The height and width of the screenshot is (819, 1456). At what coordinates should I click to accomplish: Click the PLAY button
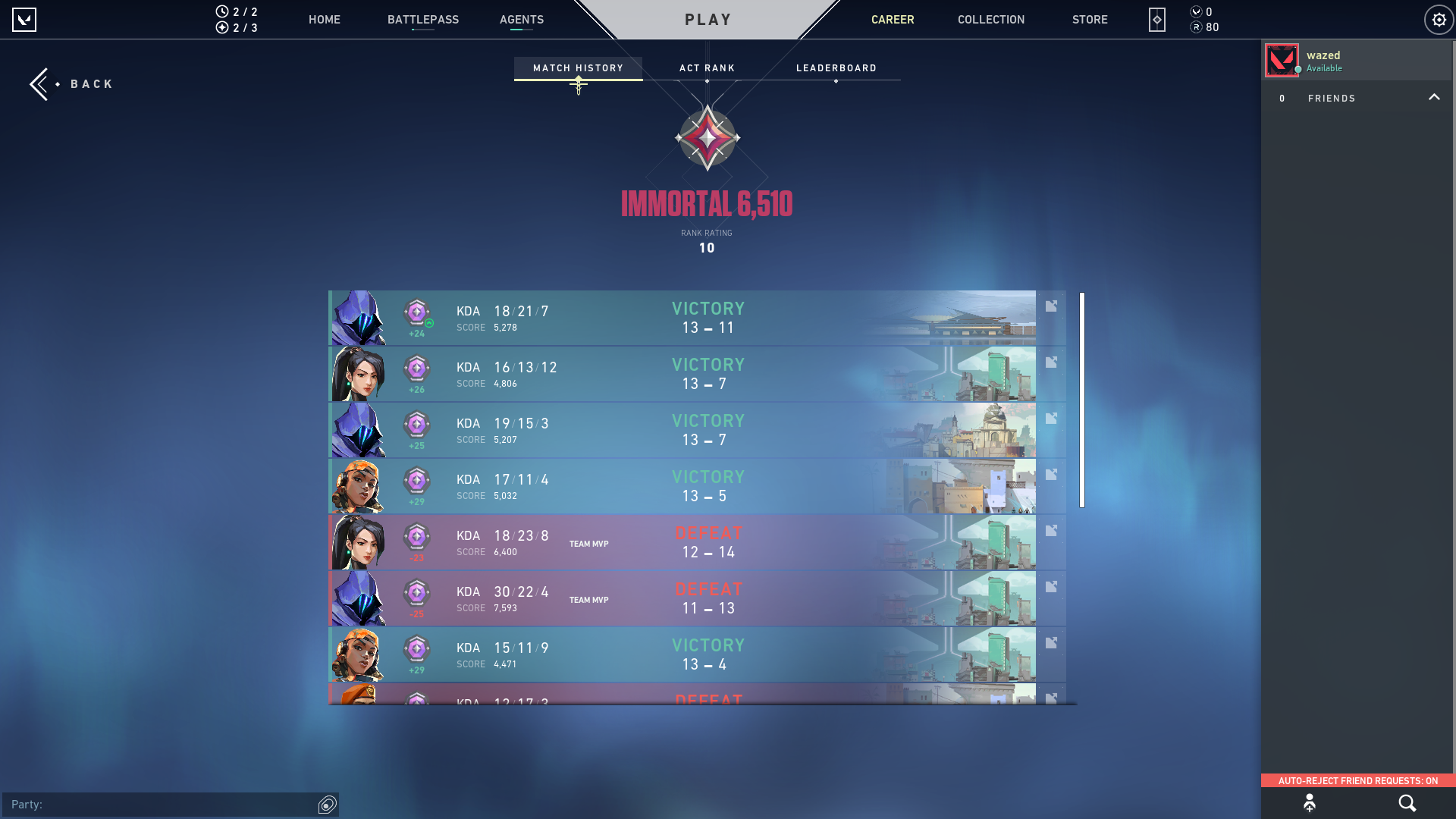707,20
